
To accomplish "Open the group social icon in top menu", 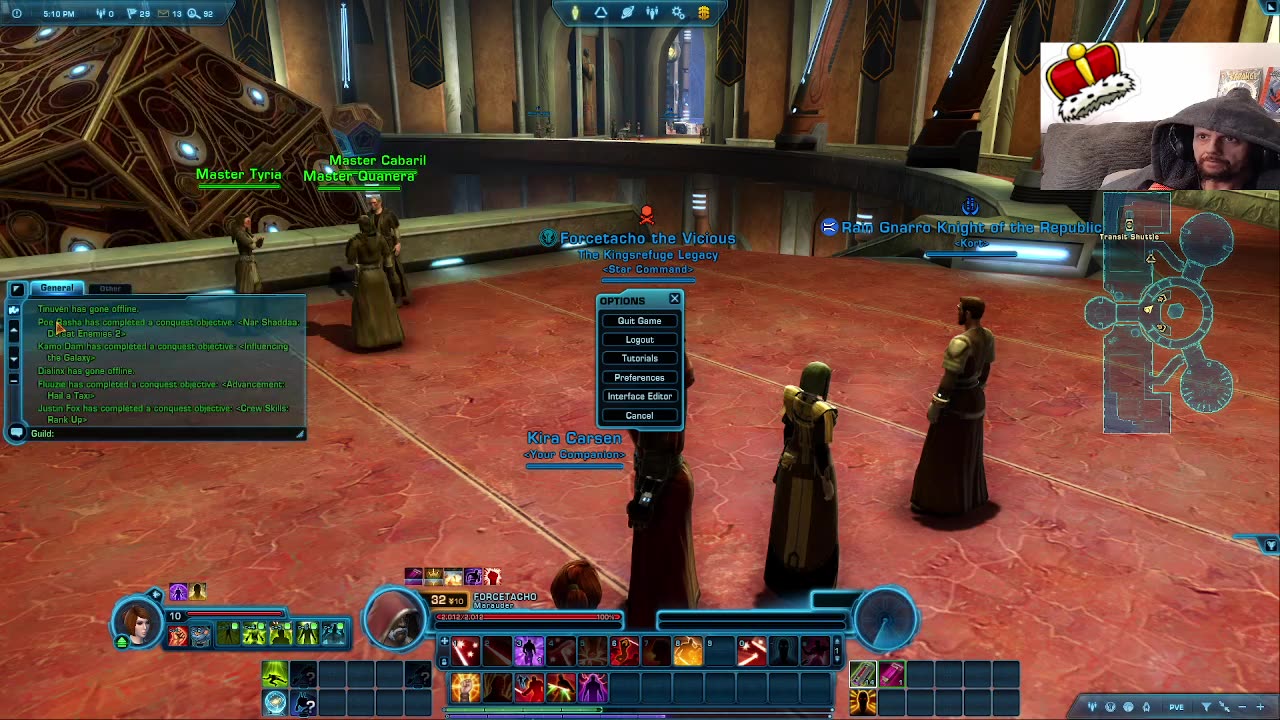I will pyautogui.click(x=652, y=13).
